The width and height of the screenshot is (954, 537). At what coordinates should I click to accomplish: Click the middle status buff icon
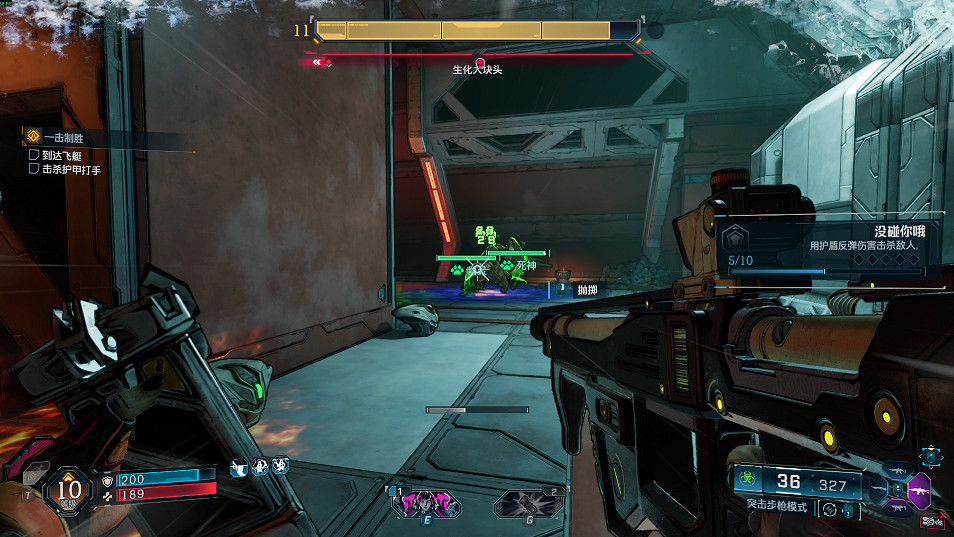259,467
